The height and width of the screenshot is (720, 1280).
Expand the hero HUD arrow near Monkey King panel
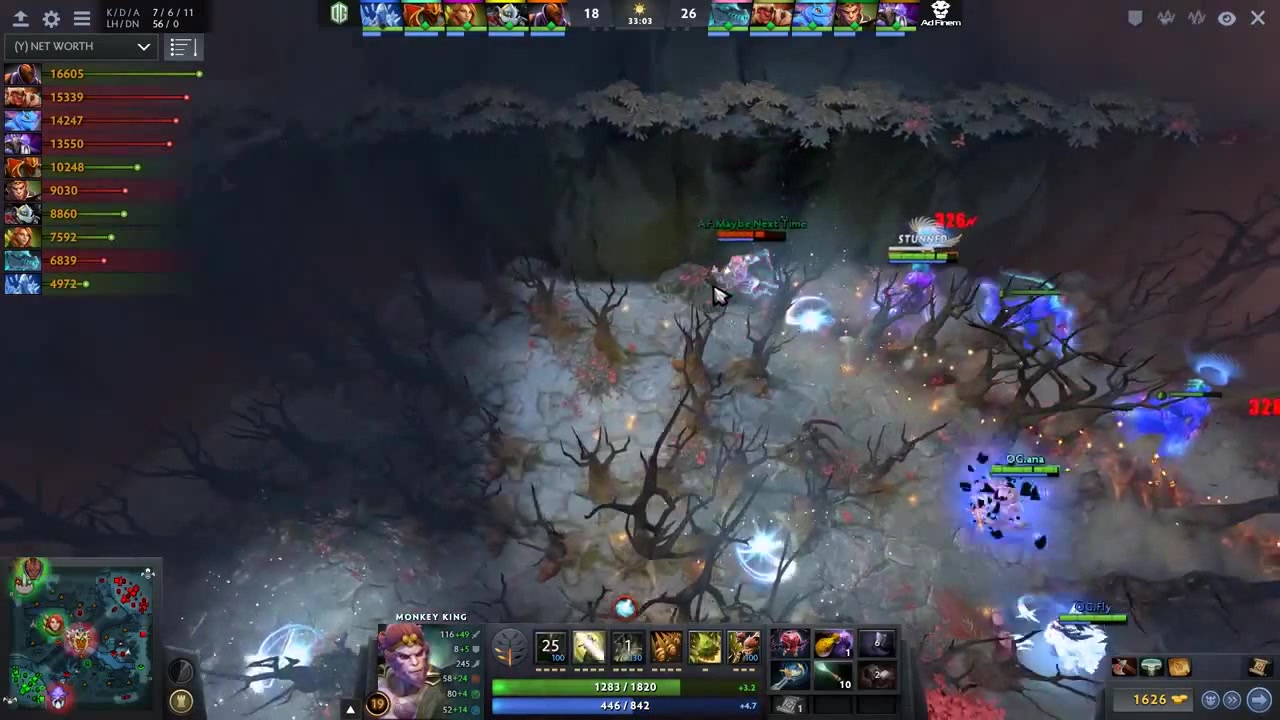[350, 708]
